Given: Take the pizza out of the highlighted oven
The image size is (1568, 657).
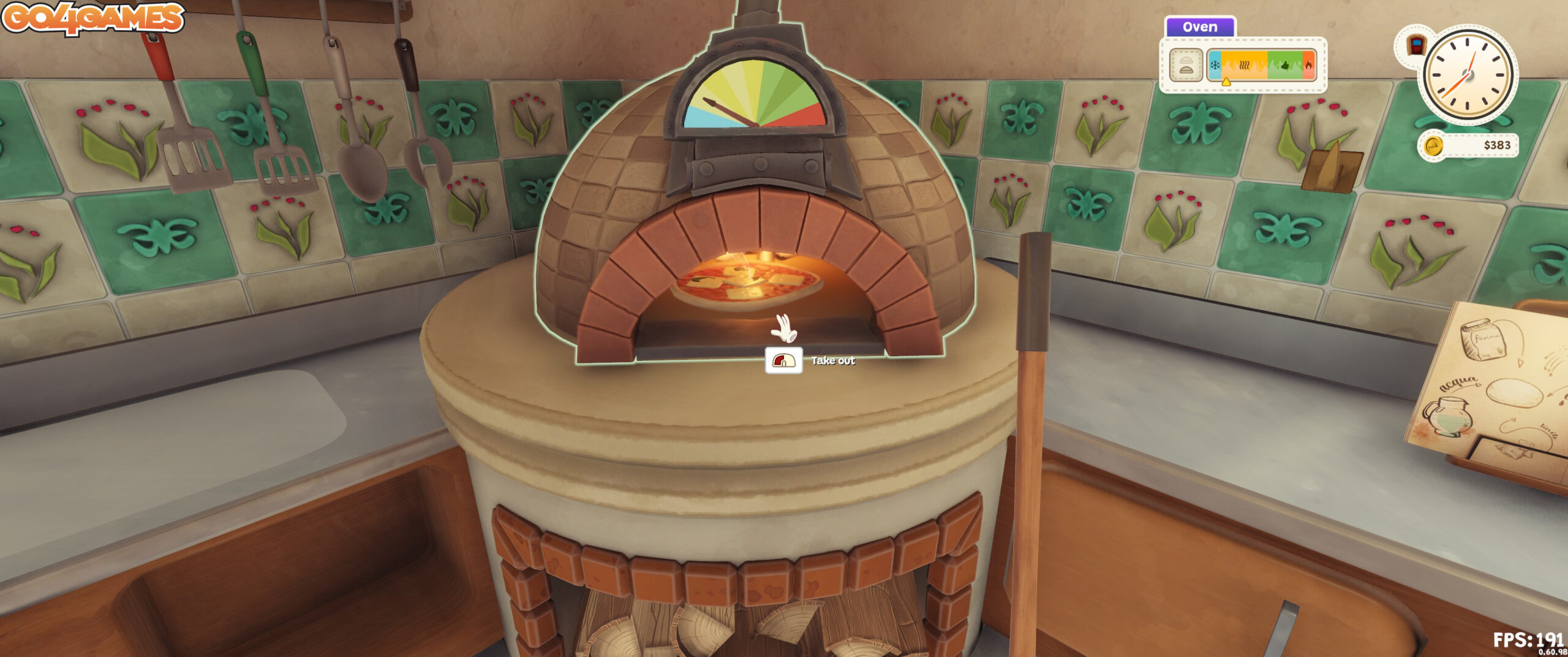Looking at the screenshot, I should click(x=784, y=360).
